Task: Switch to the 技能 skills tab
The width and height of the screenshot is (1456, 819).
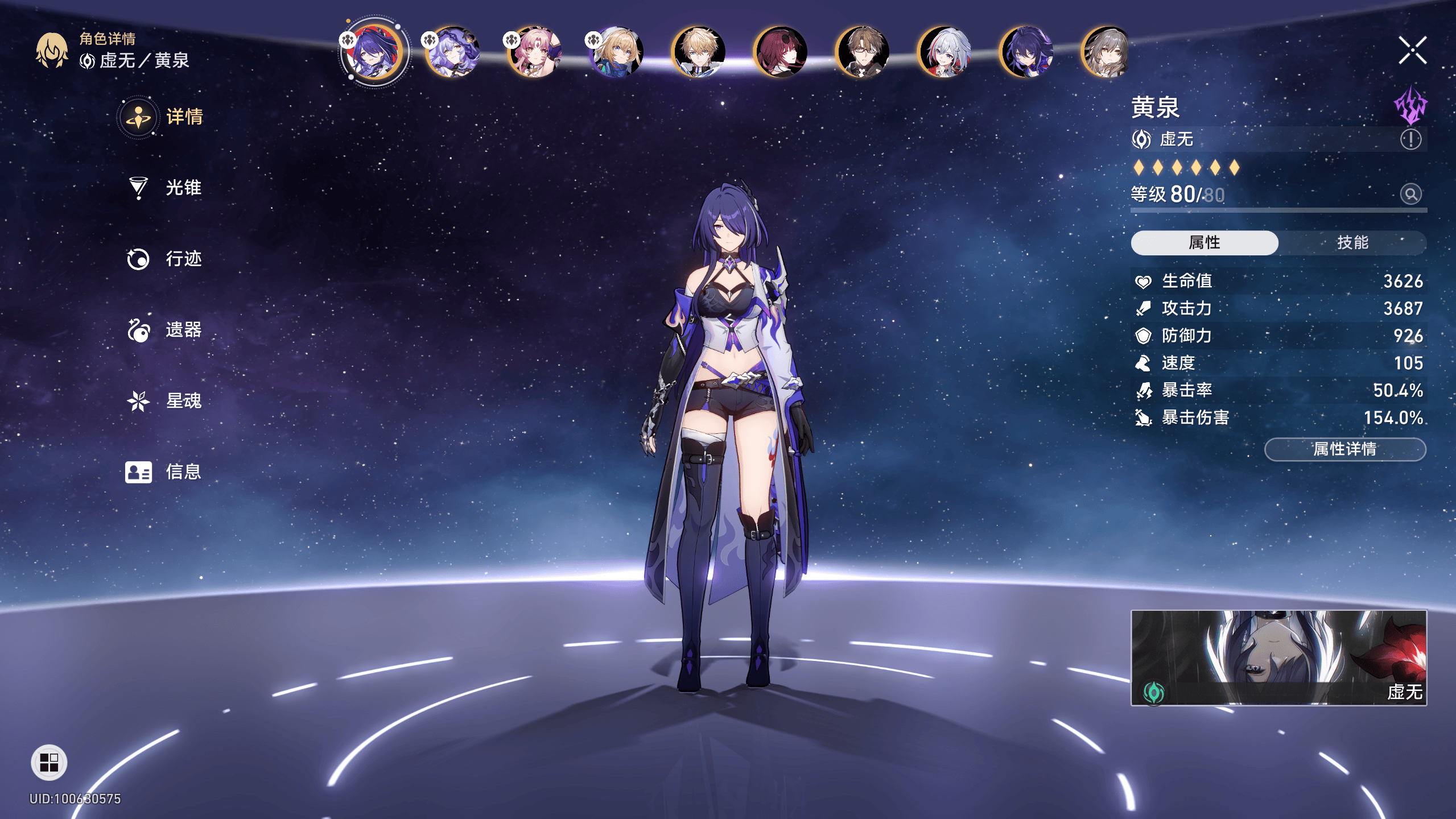Action: 1352,243
